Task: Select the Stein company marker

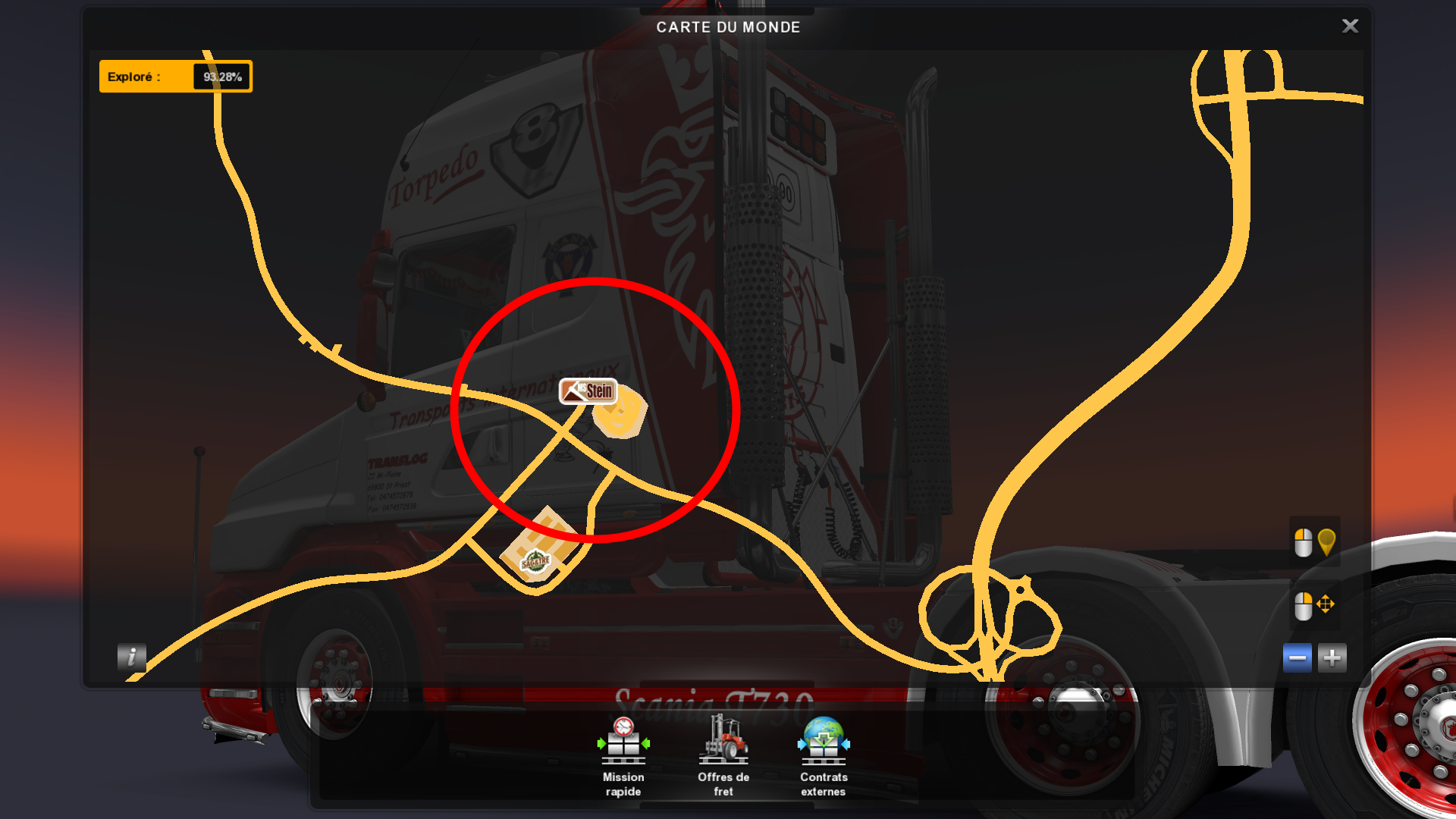Action: (588, 391)
